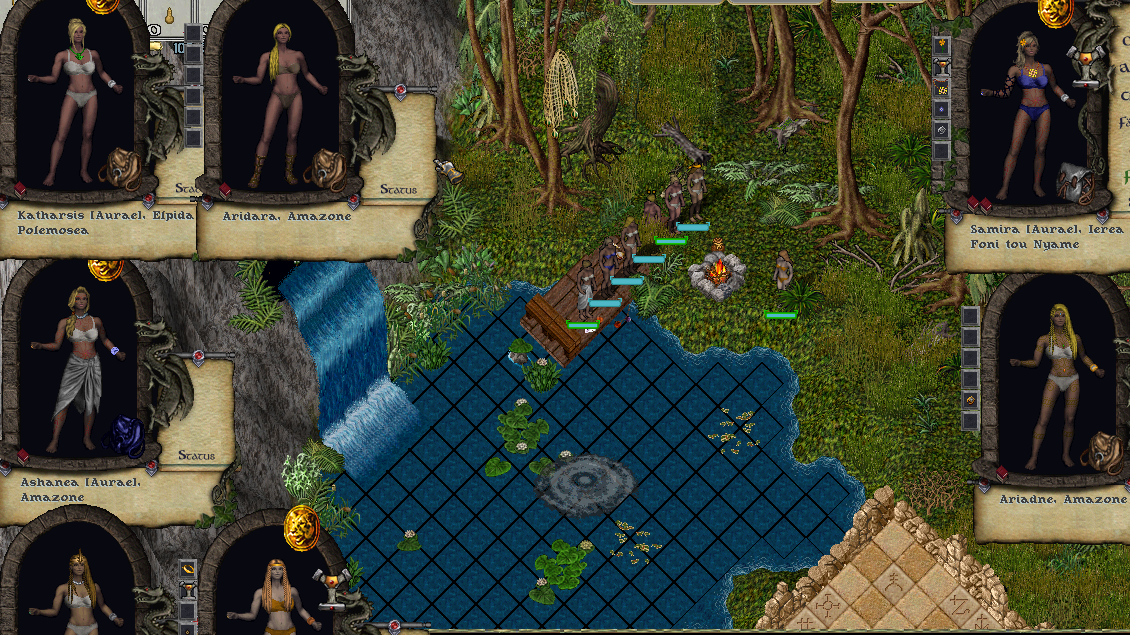Click Samira's party chalice icon

[1081, 62]
